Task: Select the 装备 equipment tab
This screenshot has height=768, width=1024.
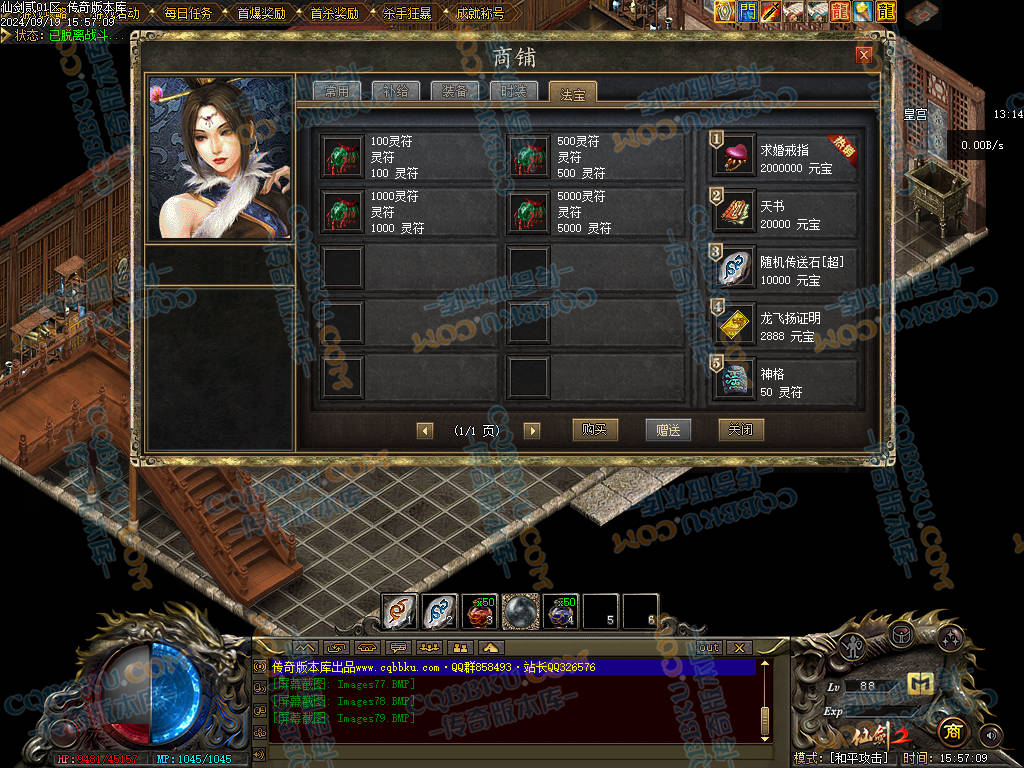Action: [454, 91]
